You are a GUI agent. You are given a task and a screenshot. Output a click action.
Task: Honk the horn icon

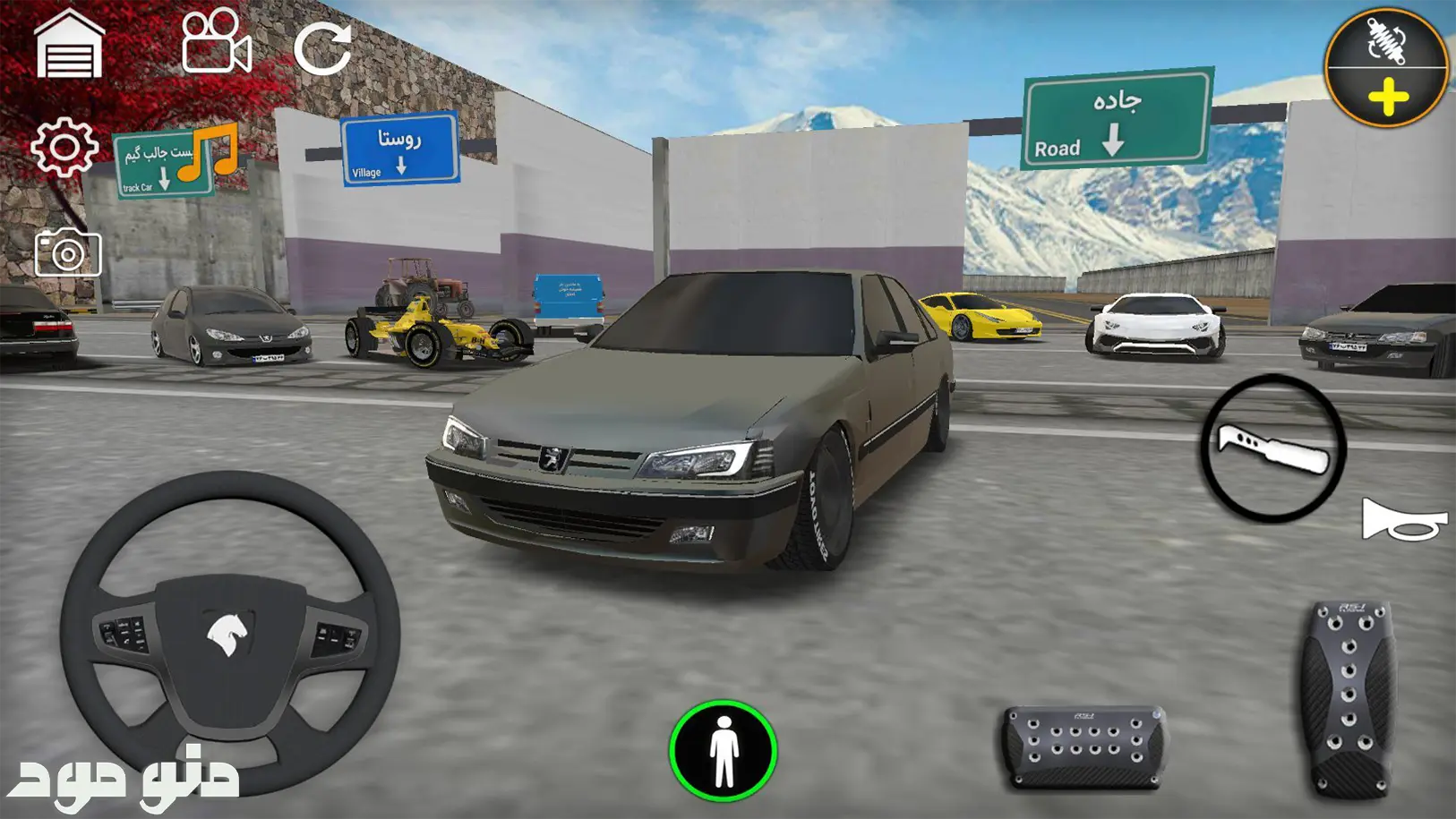pos(1402,520)
